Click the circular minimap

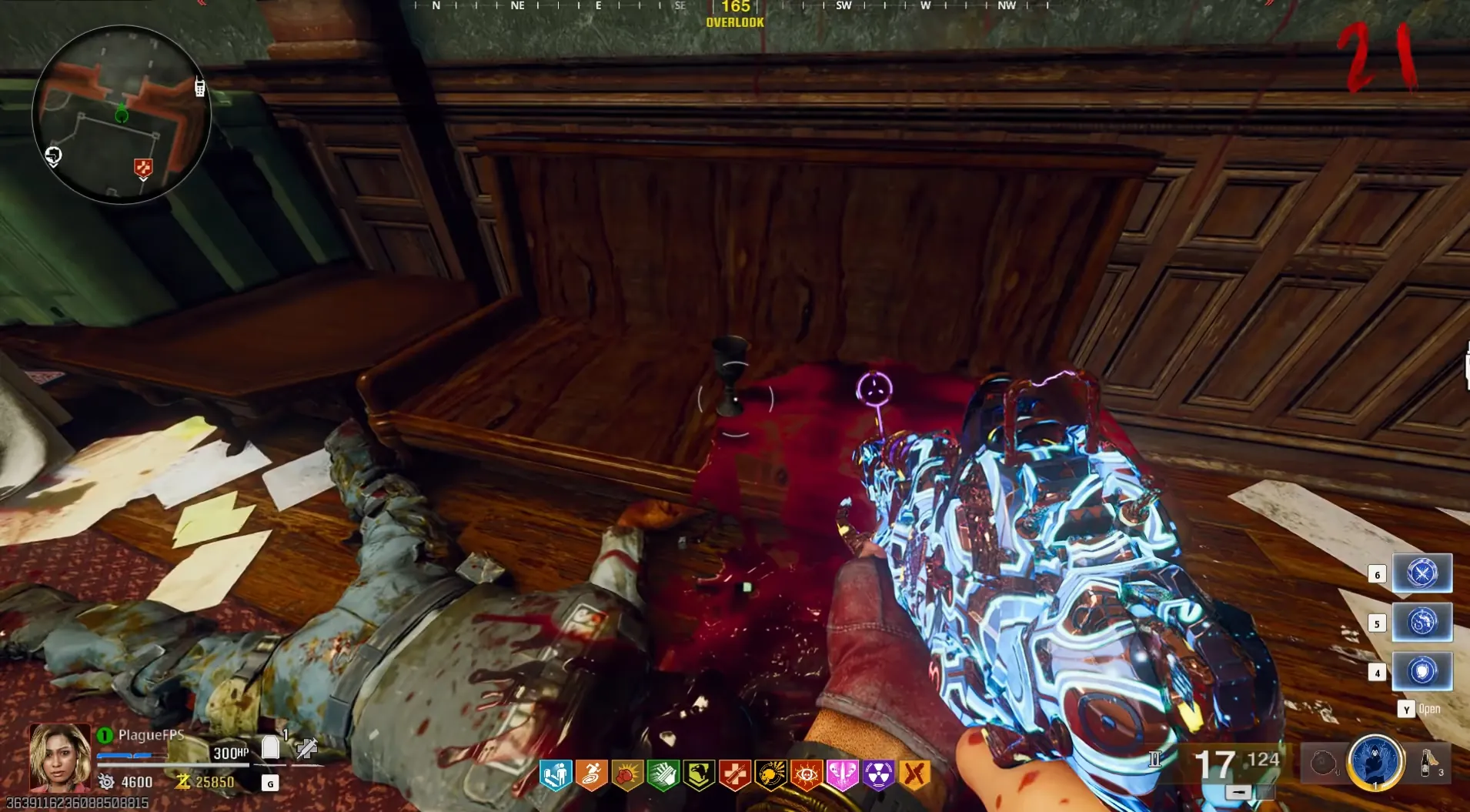pyautogui.click(x=122, y=114)
